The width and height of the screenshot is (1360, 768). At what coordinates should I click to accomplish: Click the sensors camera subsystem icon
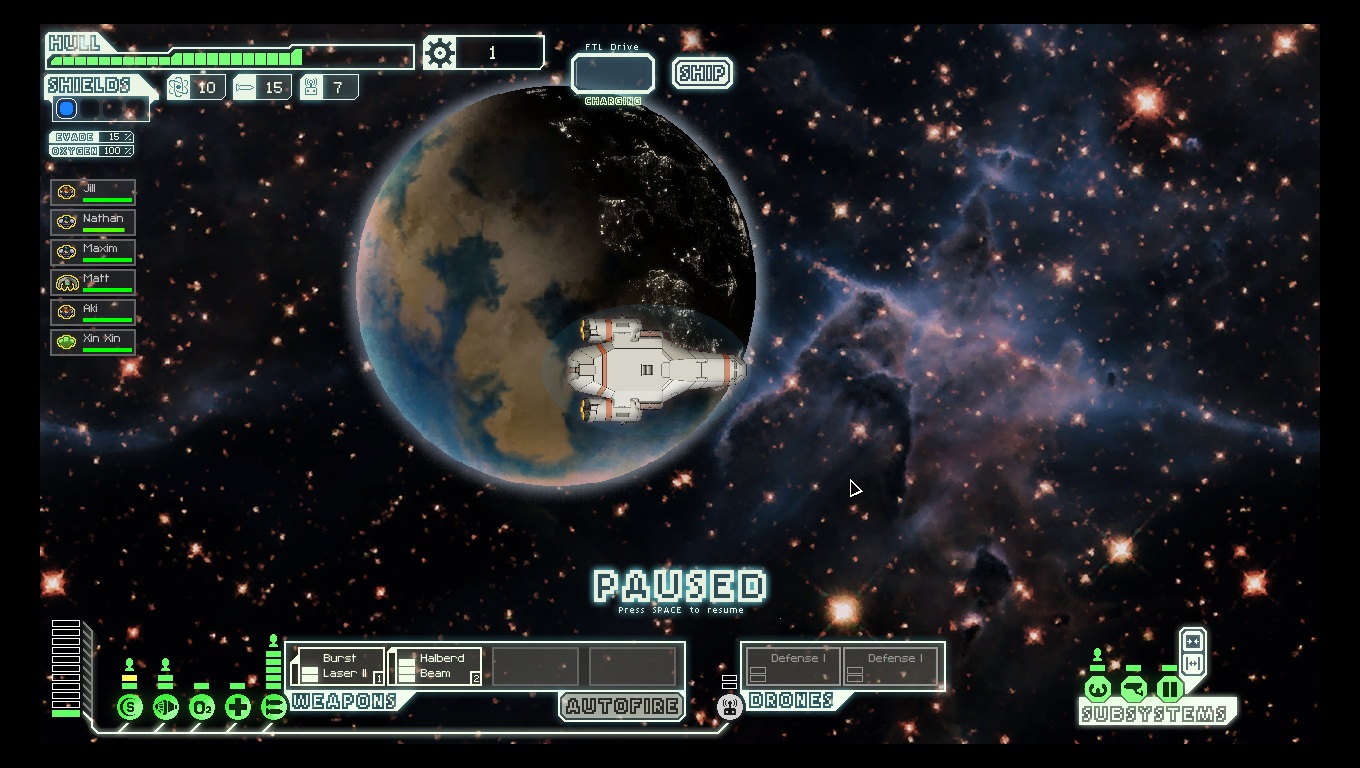click(x=1134, y=689)
